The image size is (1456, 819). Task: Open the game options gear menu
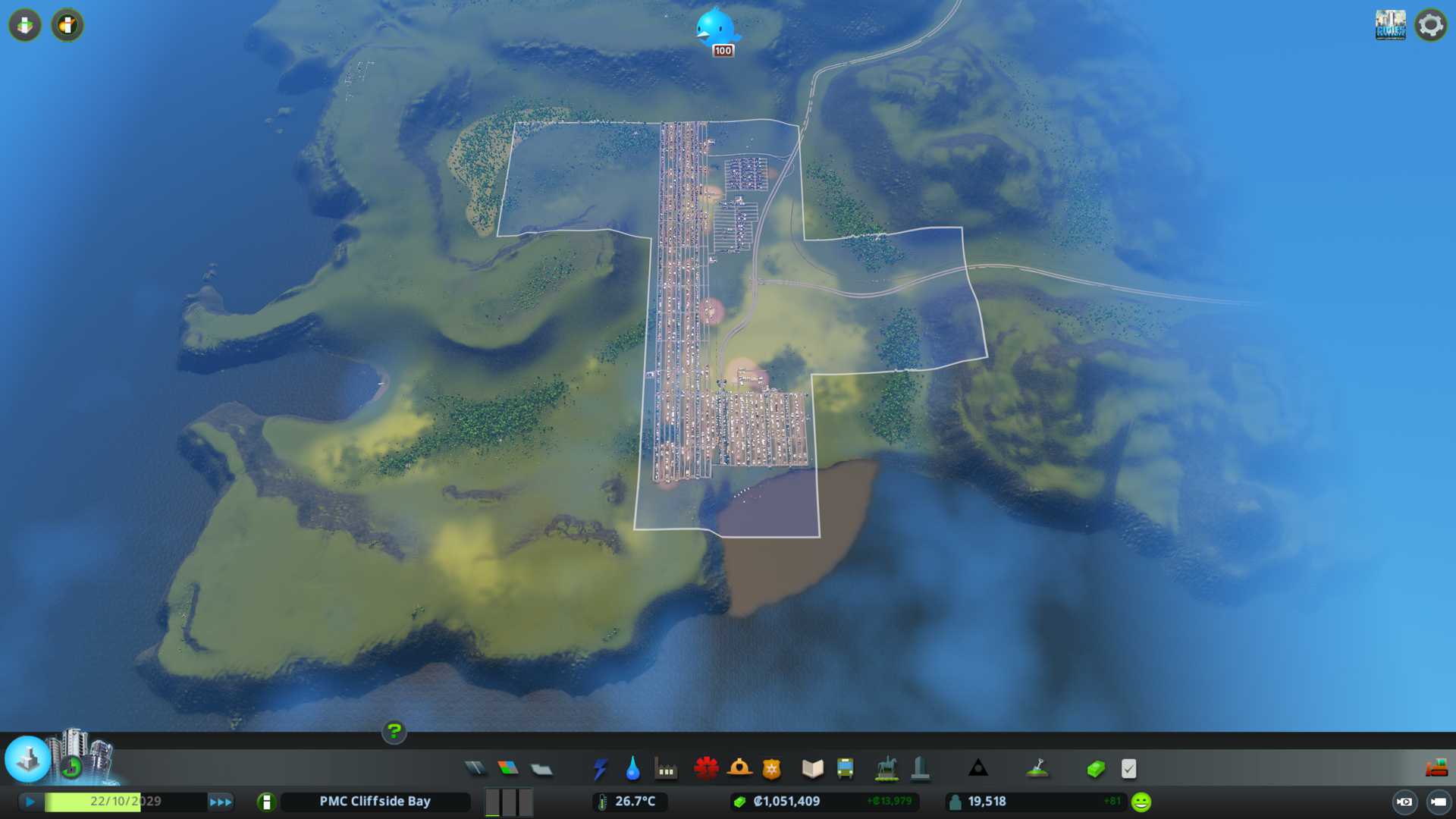pos(1431,25)
